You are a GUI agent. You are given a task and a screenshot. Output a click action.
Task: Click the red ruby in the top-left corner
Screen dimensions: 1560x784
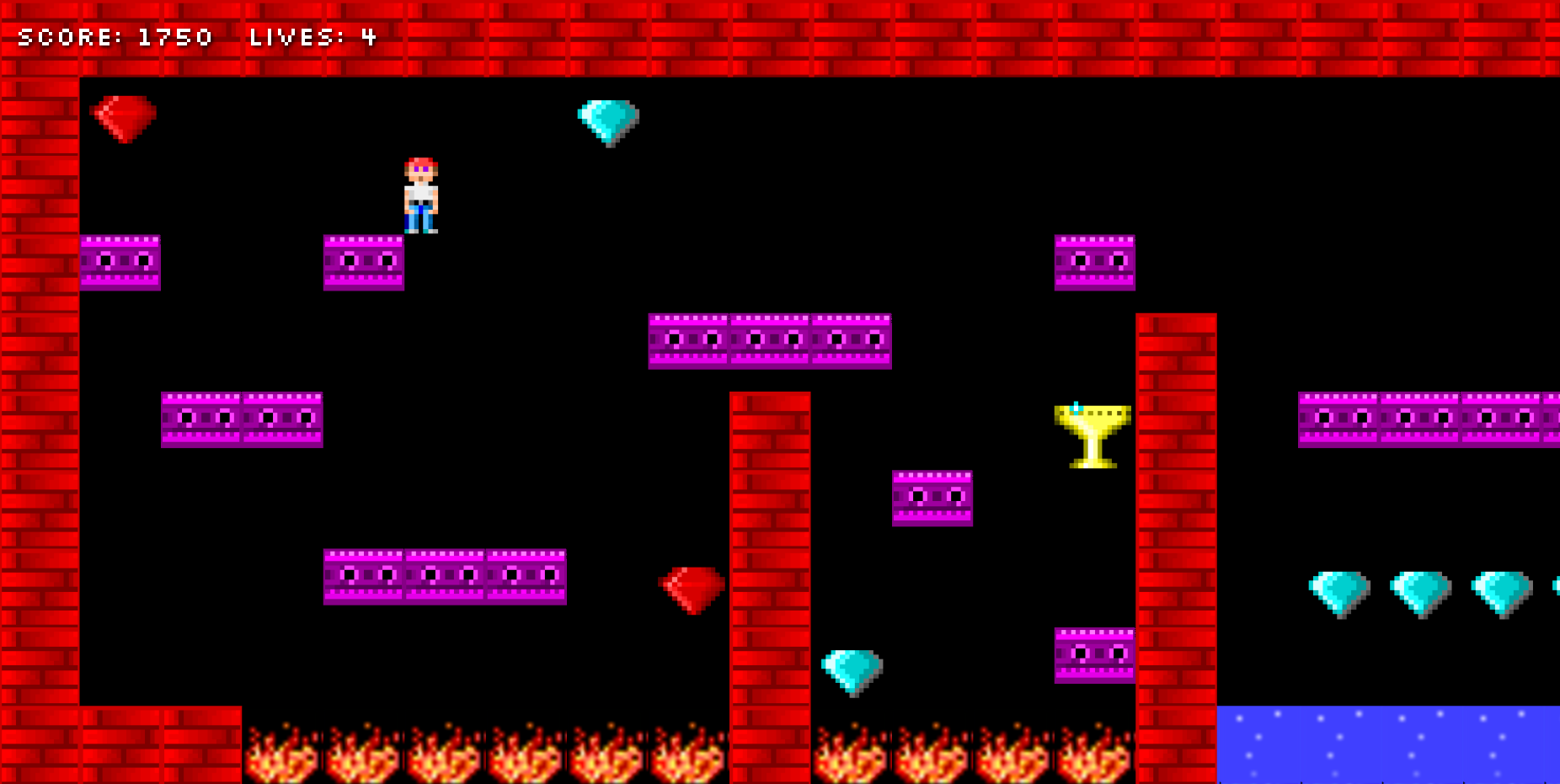(125, 118)
